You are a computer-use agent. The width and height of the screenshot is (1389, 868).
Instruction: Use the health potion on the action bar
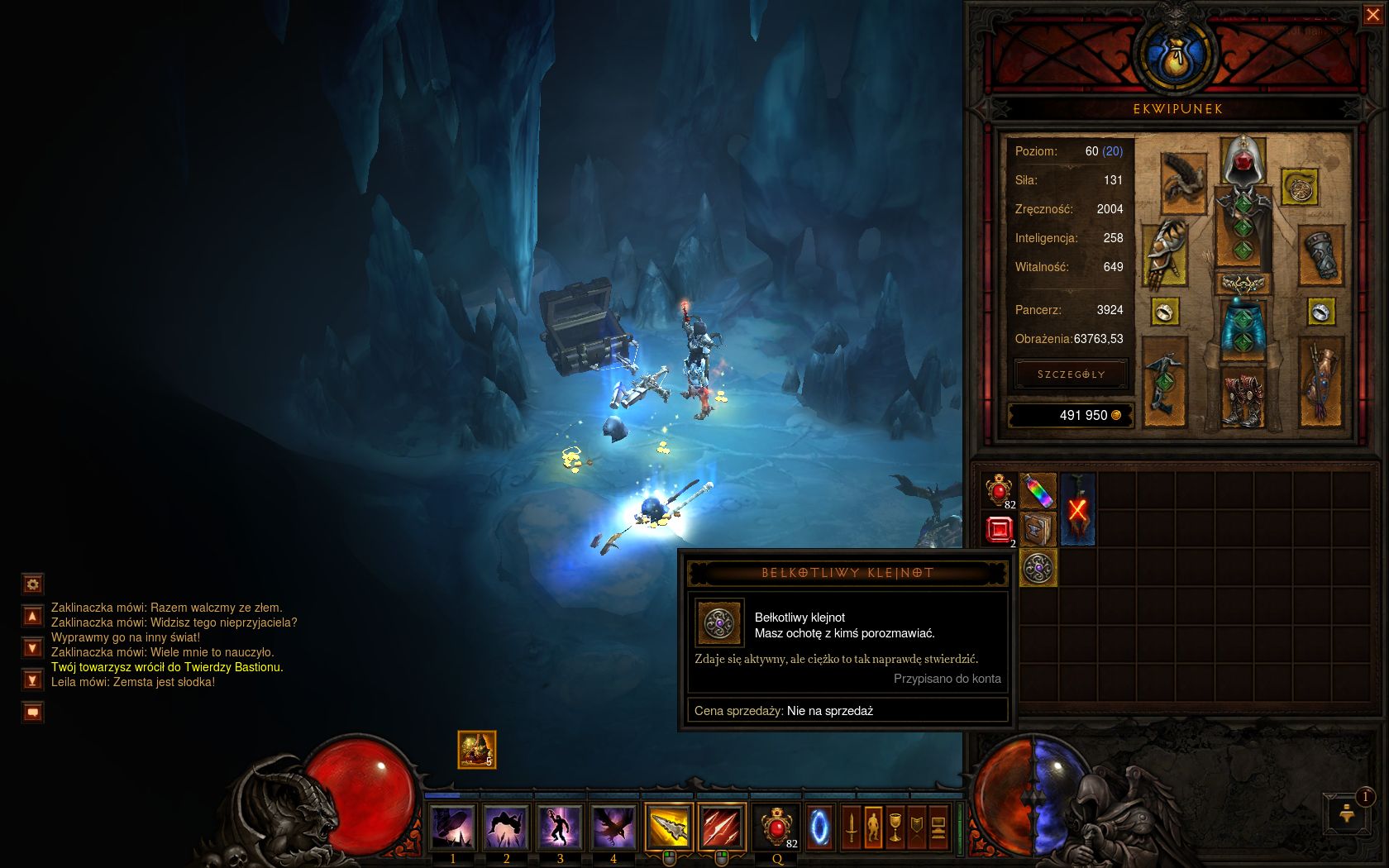pyautogui.click(x=777, y=827)
